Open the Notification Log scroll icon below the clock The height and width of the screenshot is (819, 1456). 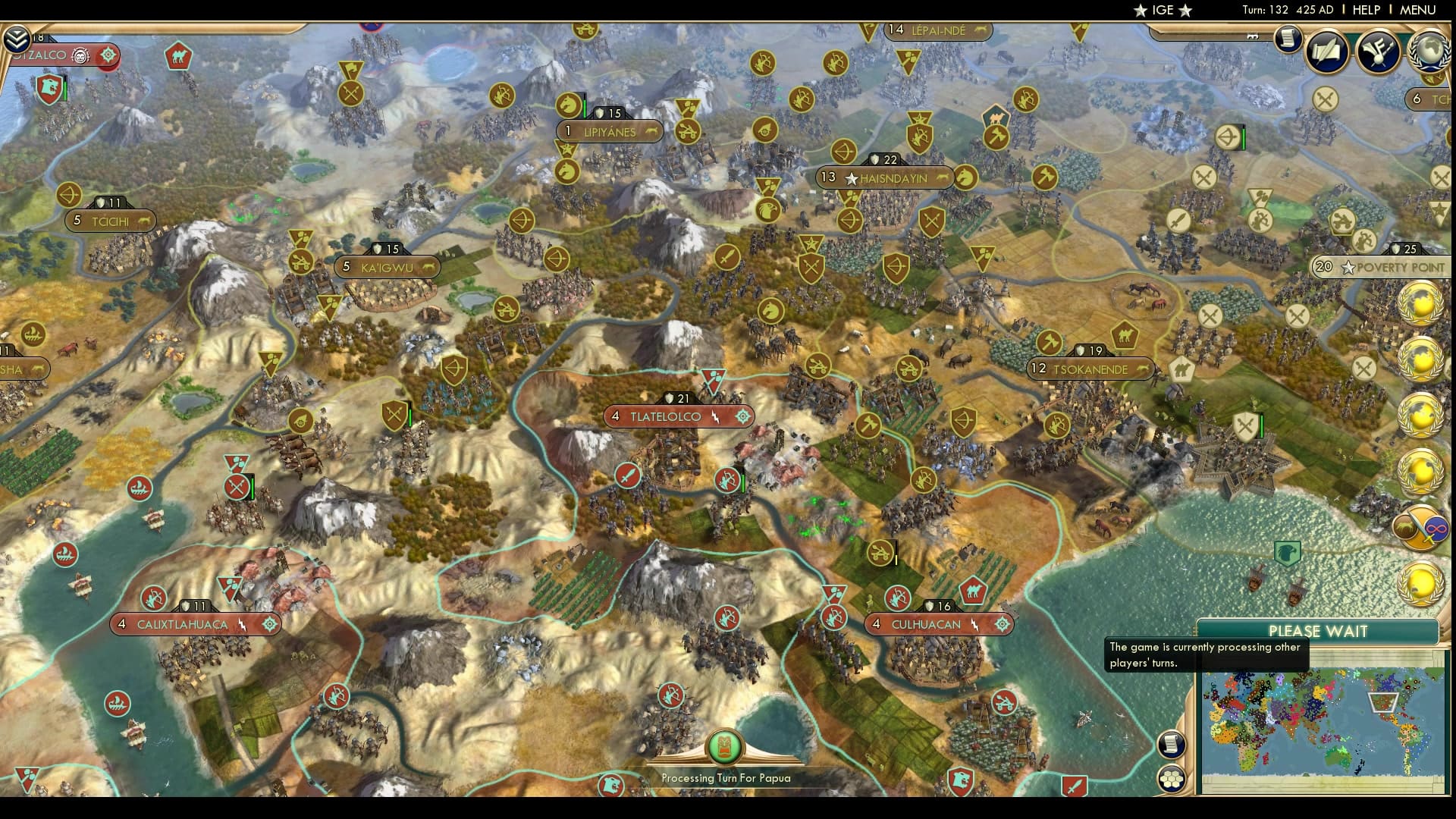(1287, 39)
